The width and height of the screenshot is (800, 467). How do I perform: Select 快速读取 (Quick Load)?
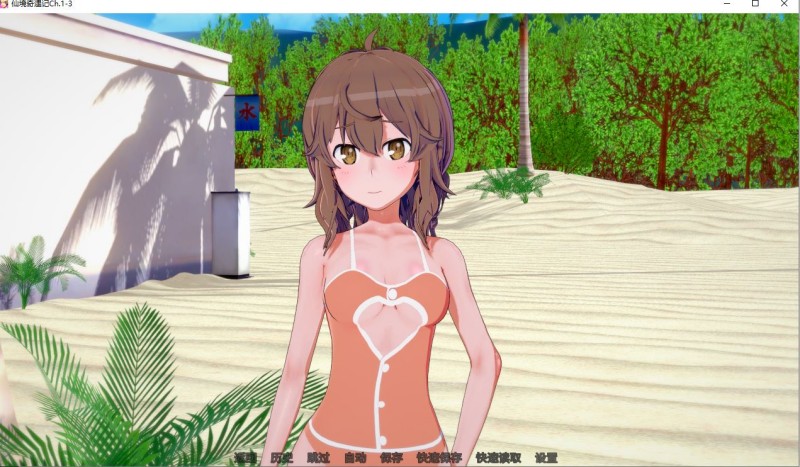498,458
